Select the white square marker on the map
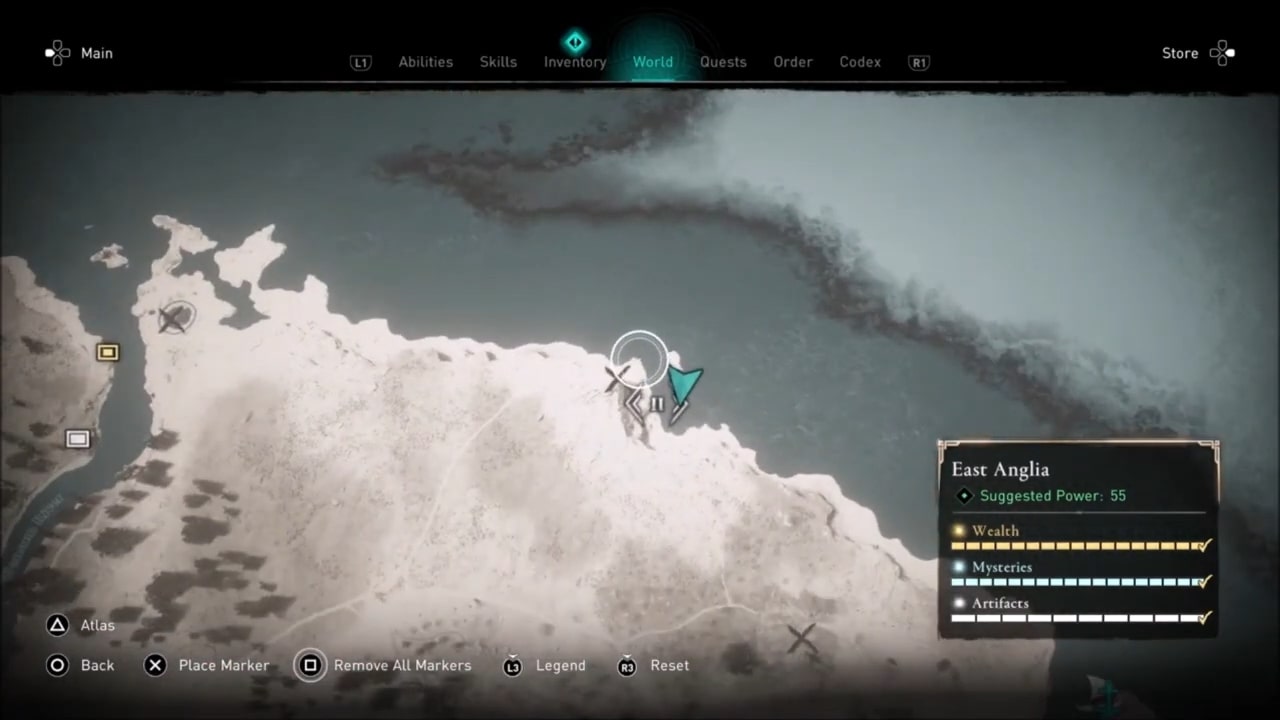The width and height of the screenshot is (1280, 720). [77, 439]
